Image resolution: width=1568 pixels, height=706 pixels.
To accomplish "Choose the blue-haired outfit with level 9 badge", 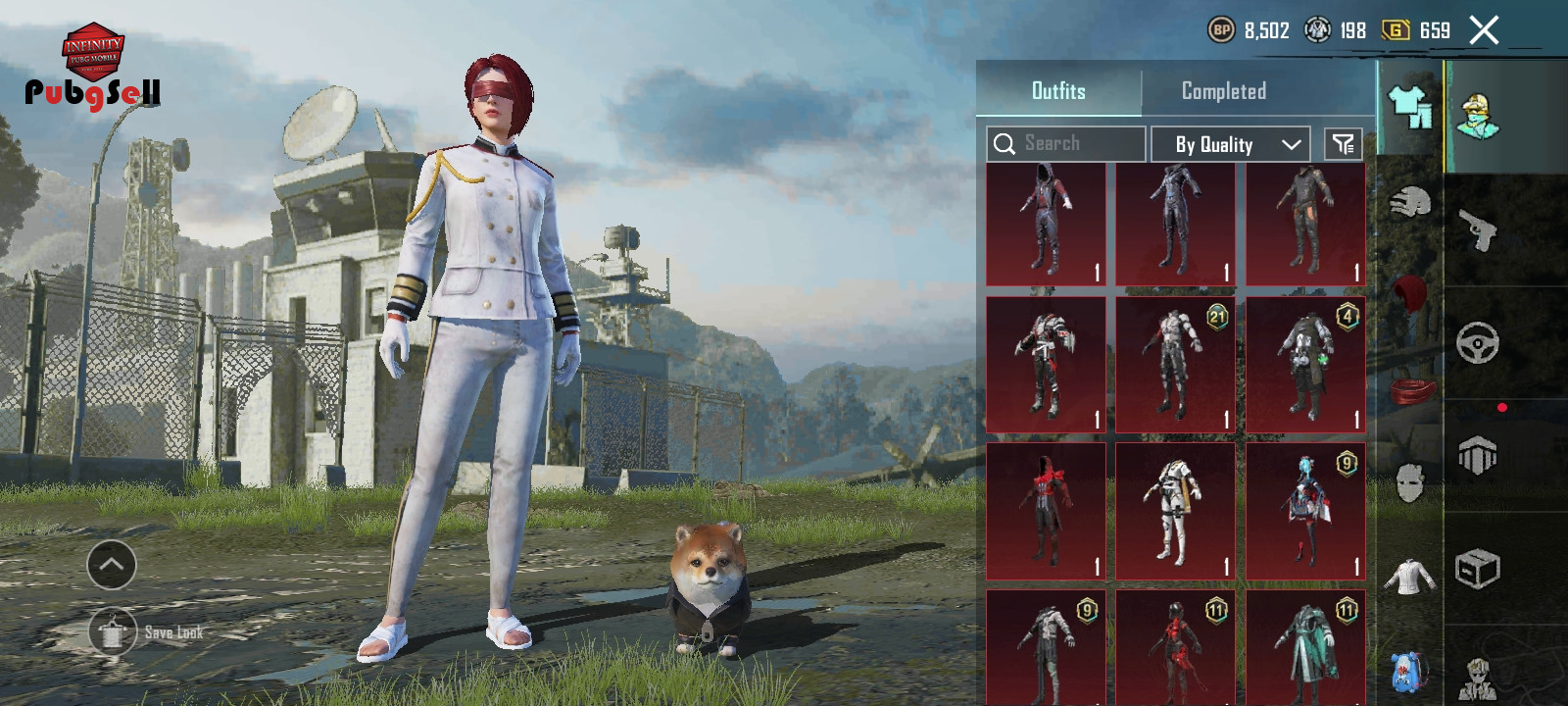I will tap(1305, 511).
